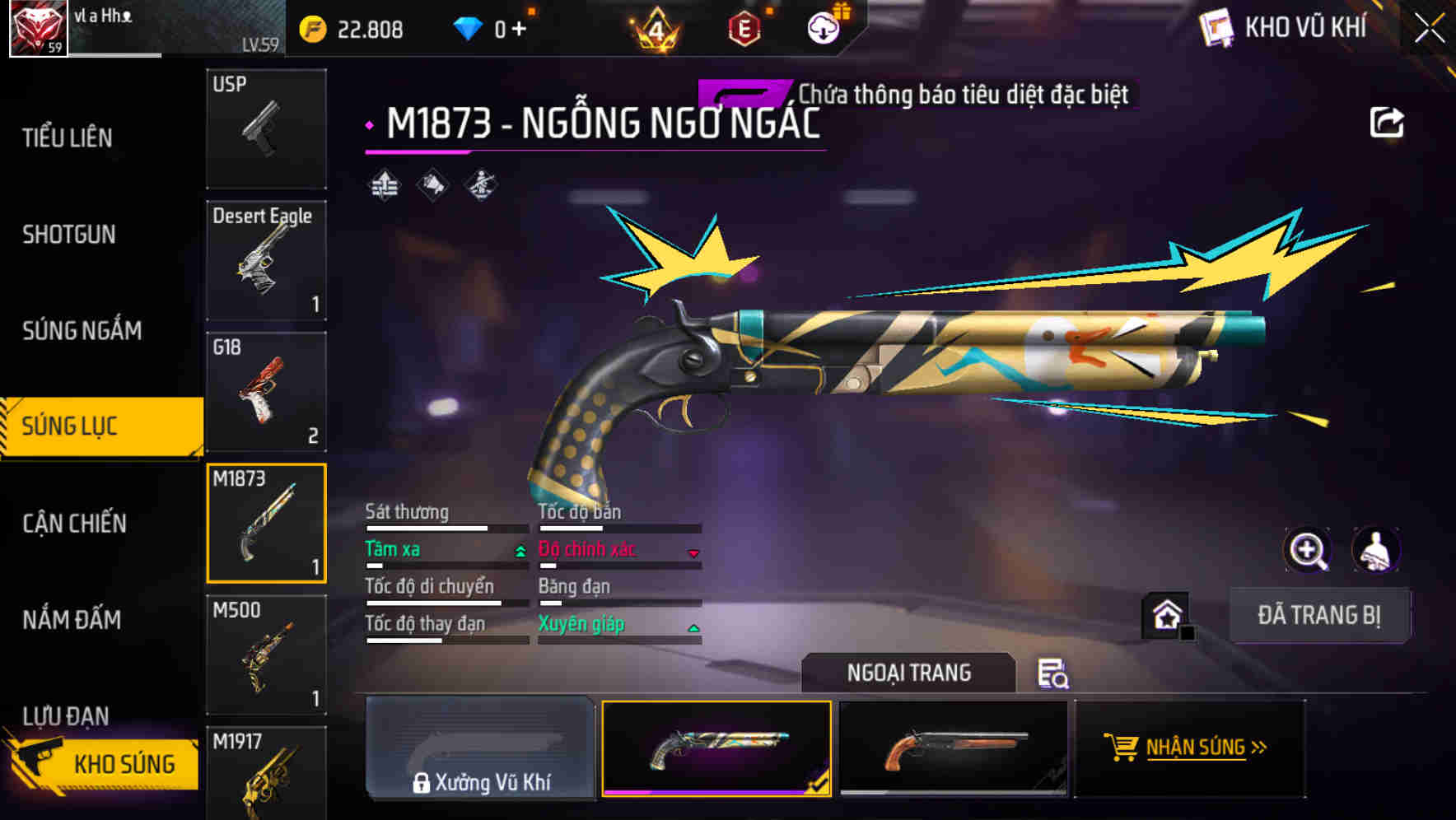Switch to the SHOTGUN category
1456x820 pixels.
click(70, 234)
